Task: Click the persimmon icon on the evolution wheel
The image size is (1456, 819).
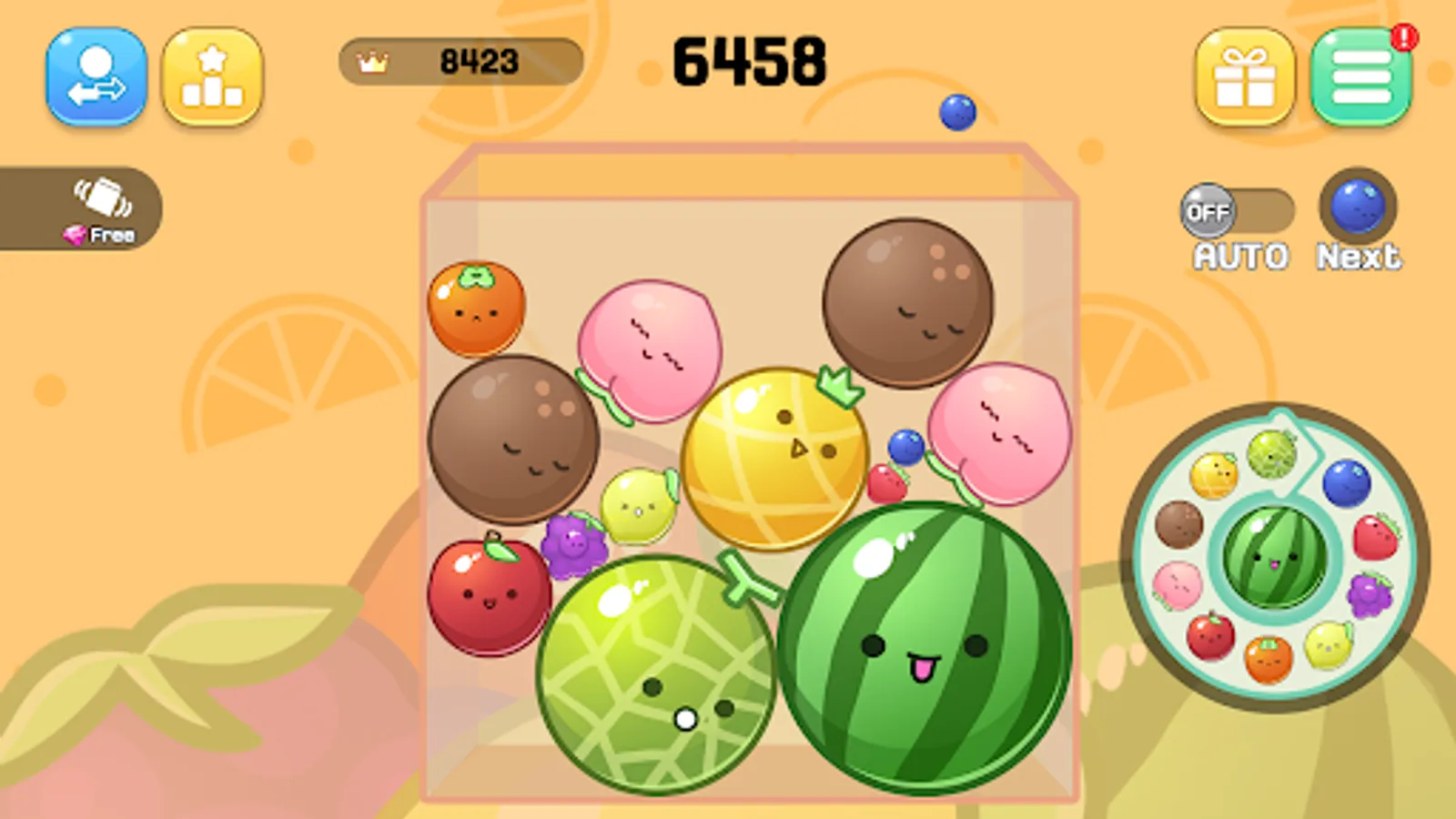Action: 1268,660
